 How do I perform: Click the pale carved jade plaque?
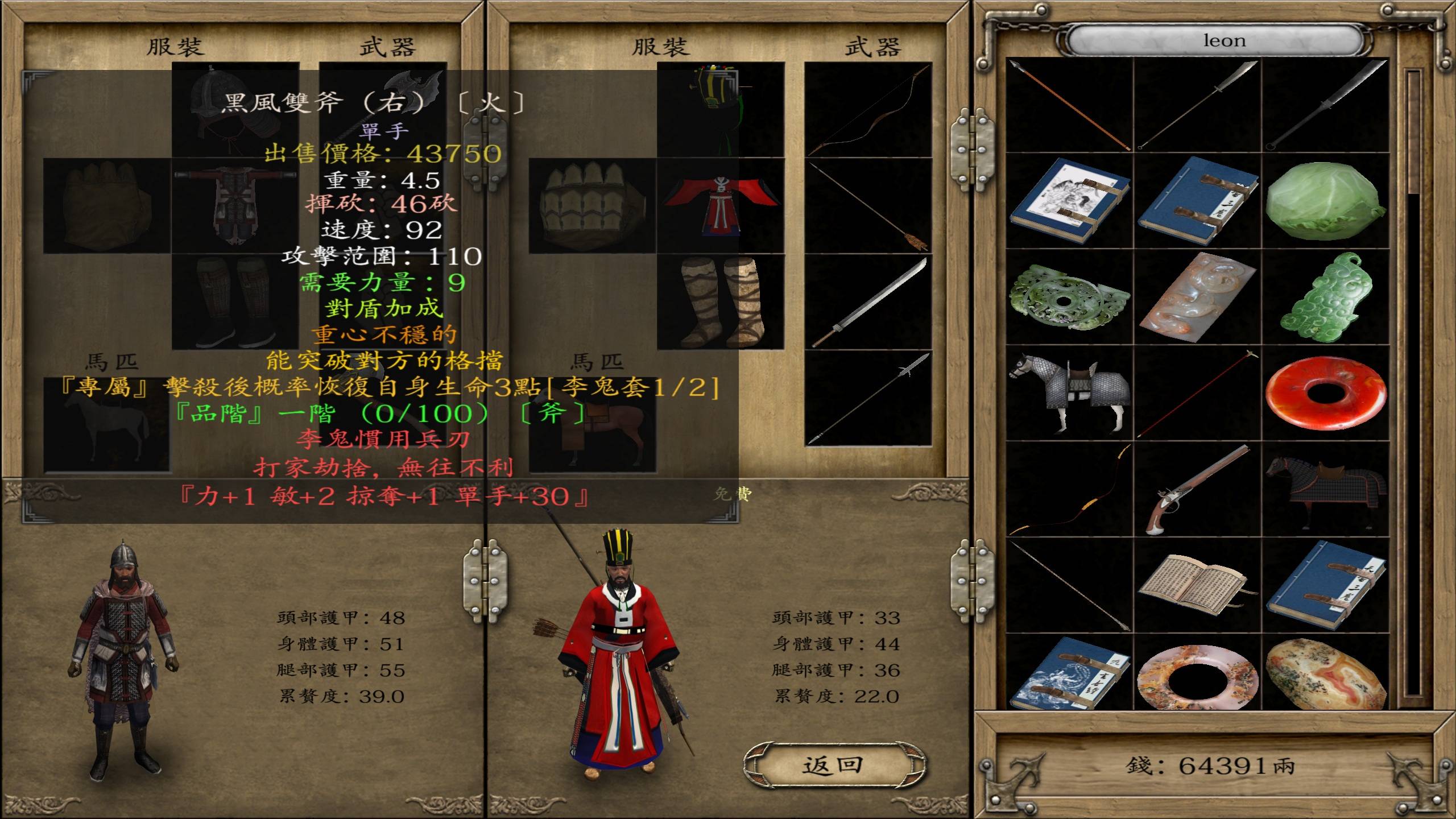point(1197,296)
